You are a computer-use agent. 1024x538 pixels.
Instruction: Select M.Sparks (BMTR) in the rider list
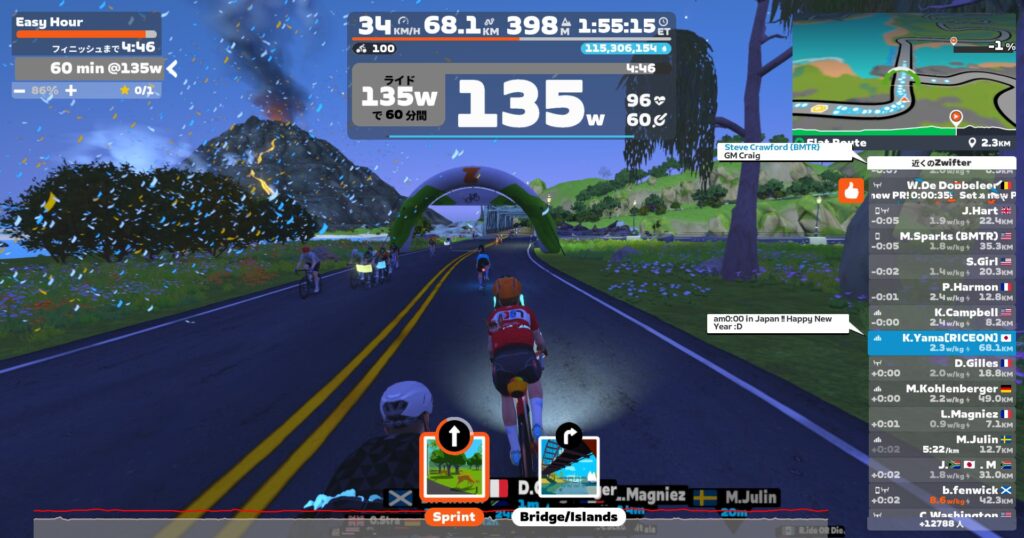(940, 241)
